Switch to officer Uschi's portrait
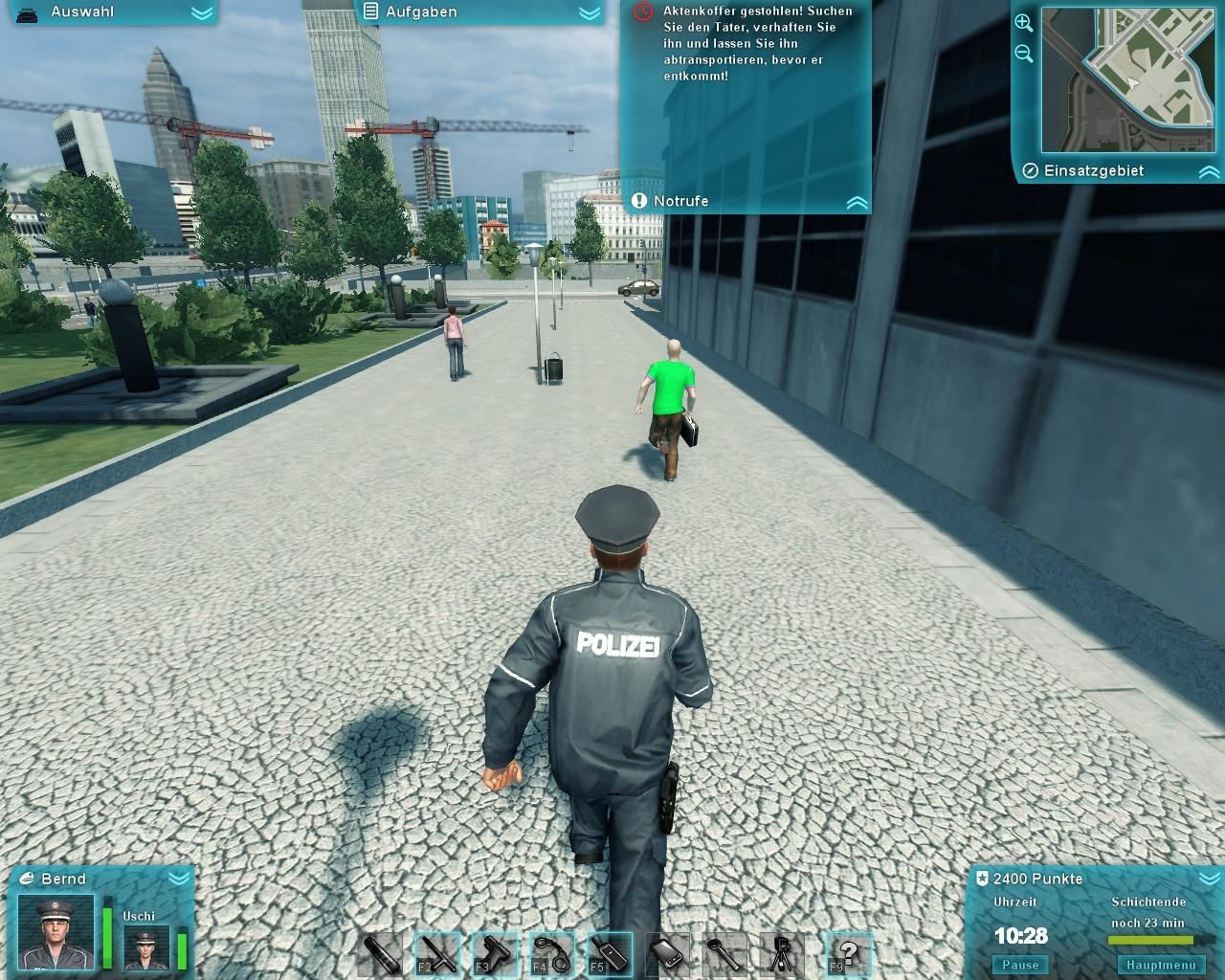1225x980 pixels. pyautogui.click(x=146, y=947)
